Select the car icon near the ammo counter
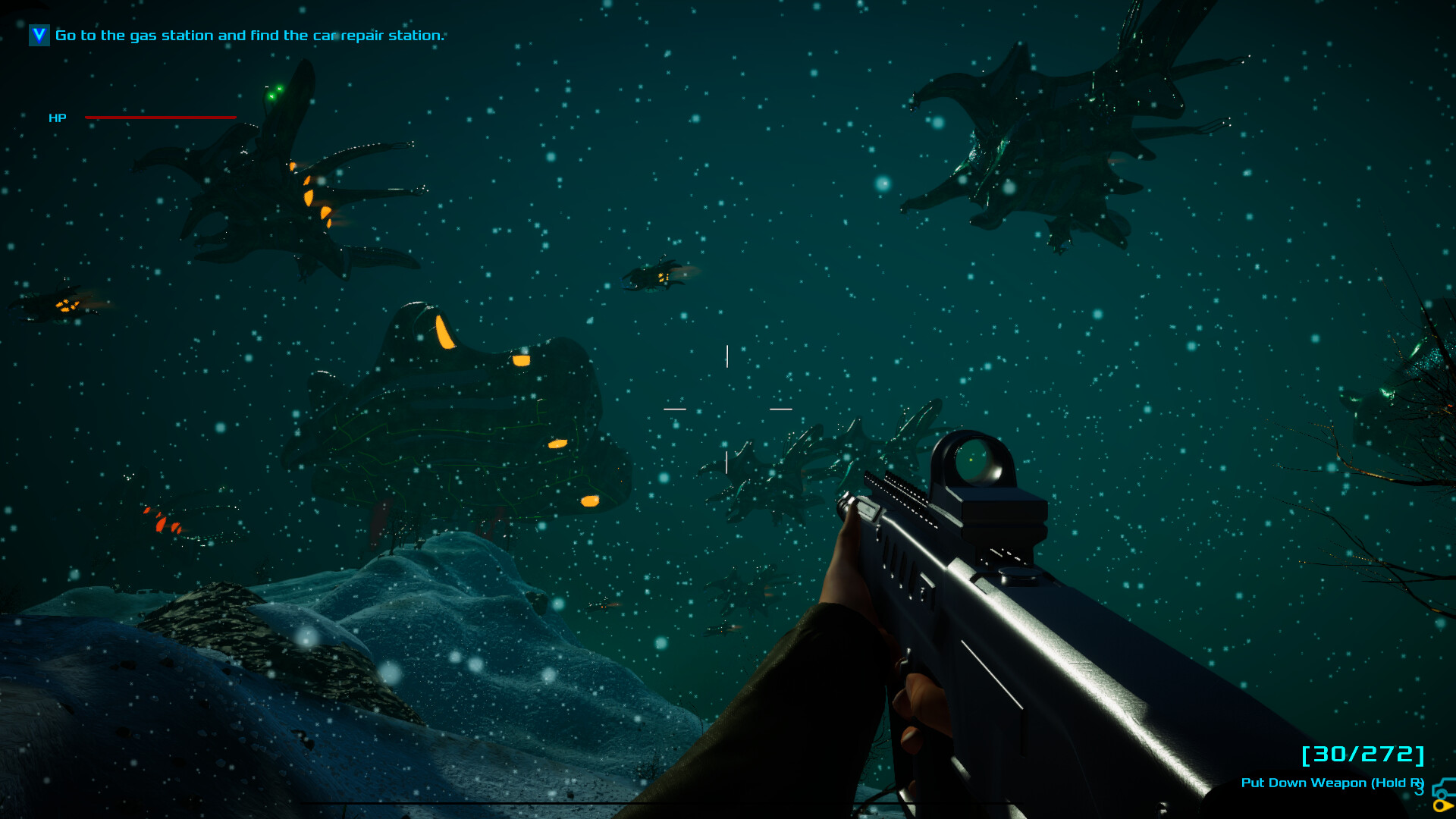The image size is (1456, 819). coord(1442,789)
